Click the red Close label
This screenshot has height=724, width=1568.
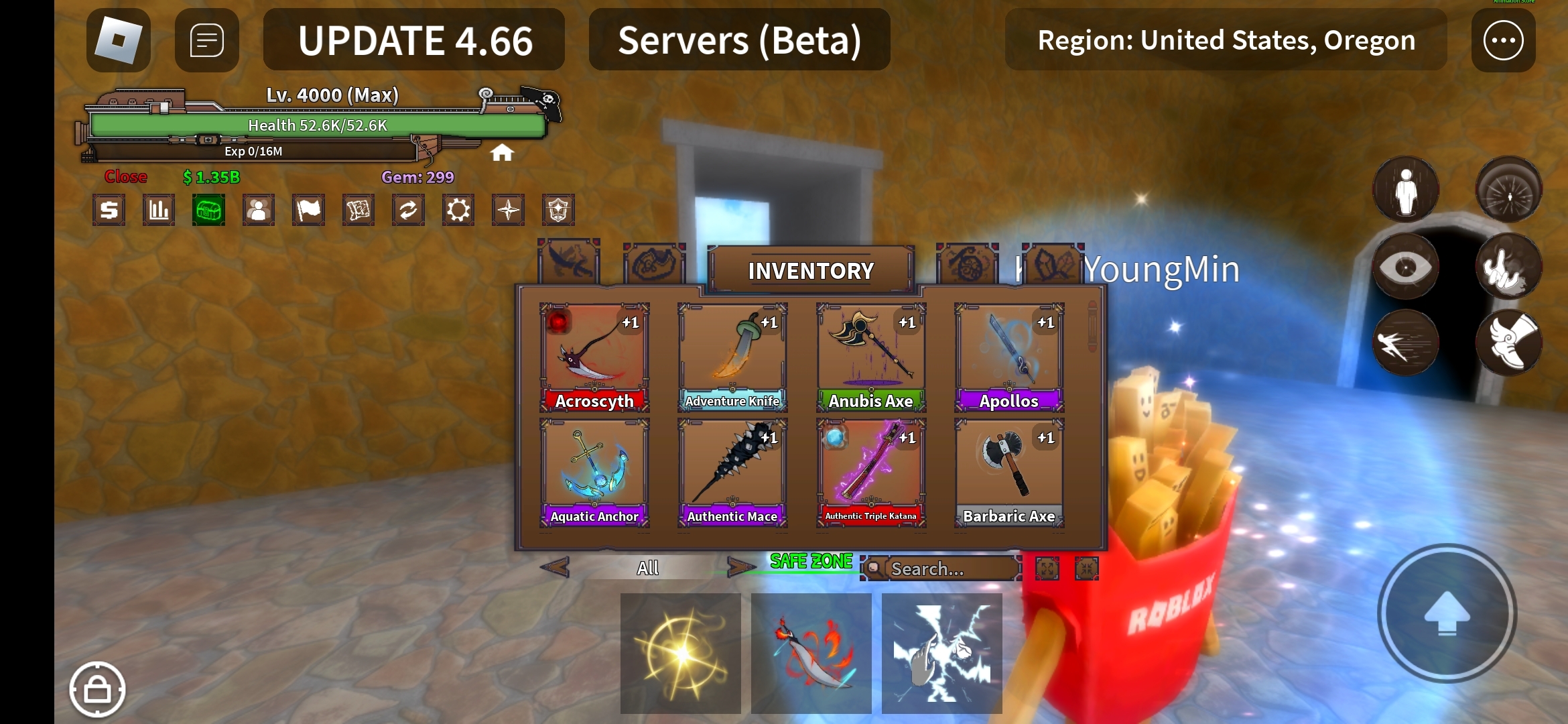[x=125, y=177]
